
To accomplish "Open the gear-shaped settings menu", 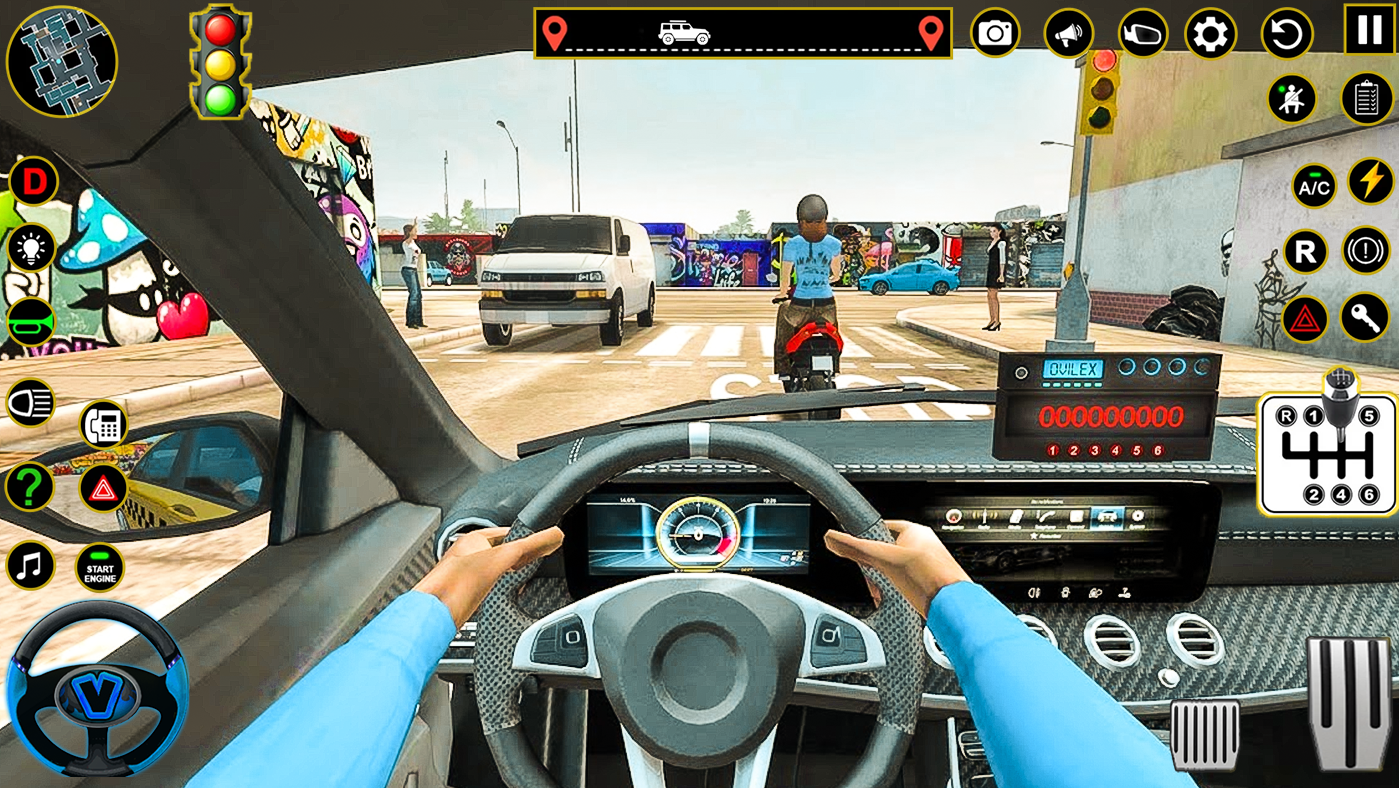I will (x=1210, y=34).
